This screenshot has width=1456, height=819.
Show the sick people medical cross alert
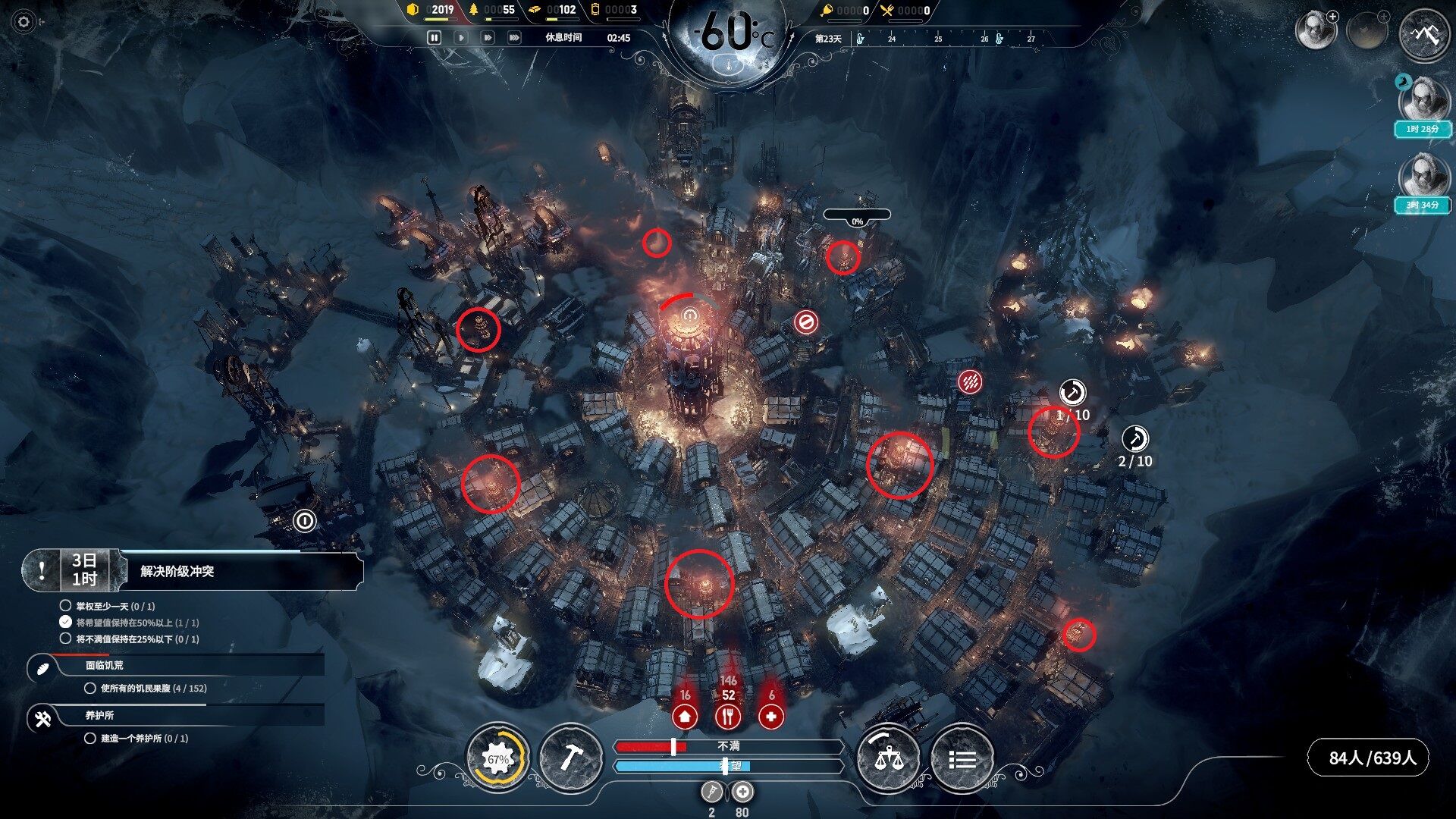coord(771,716)
